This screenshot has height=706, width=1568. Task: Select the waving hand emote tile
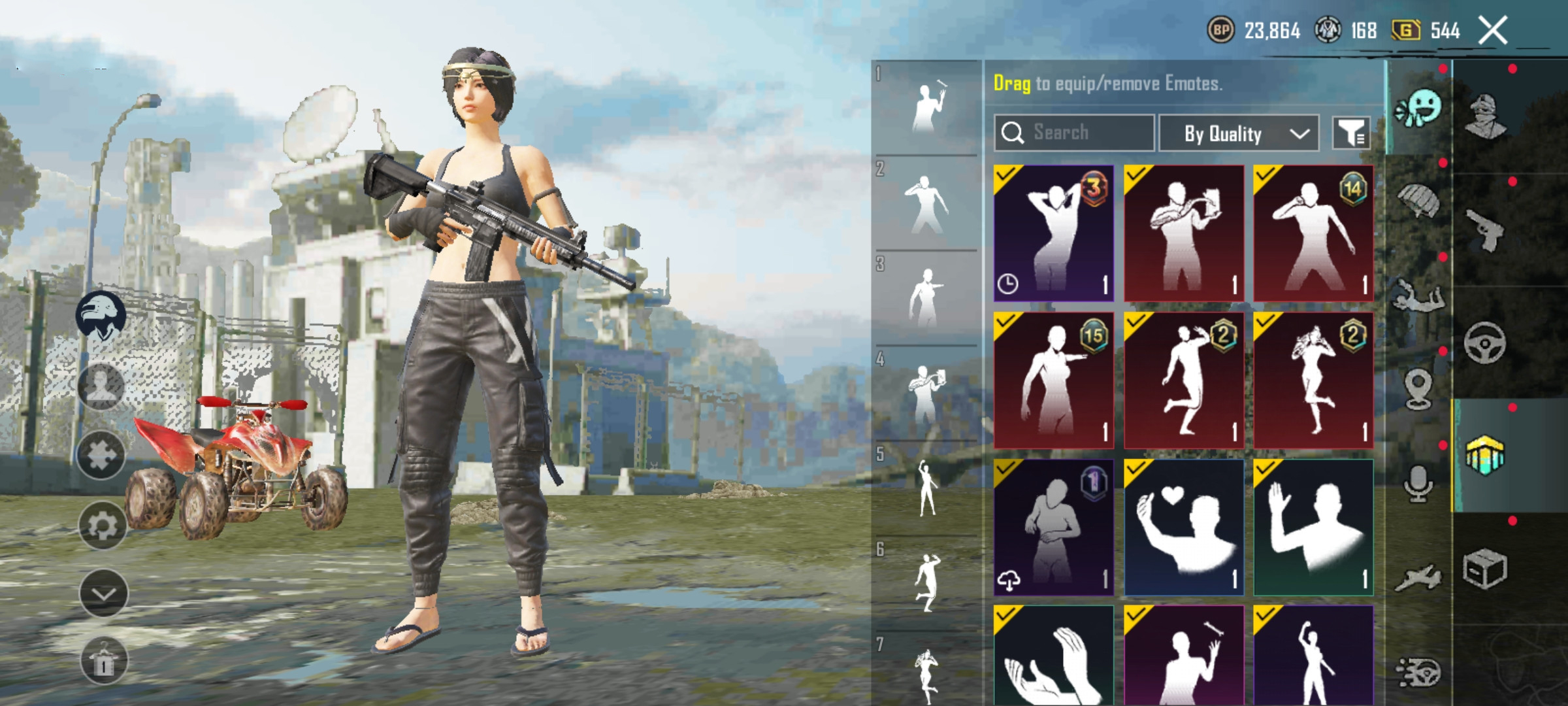click(x=1313, y=527)
